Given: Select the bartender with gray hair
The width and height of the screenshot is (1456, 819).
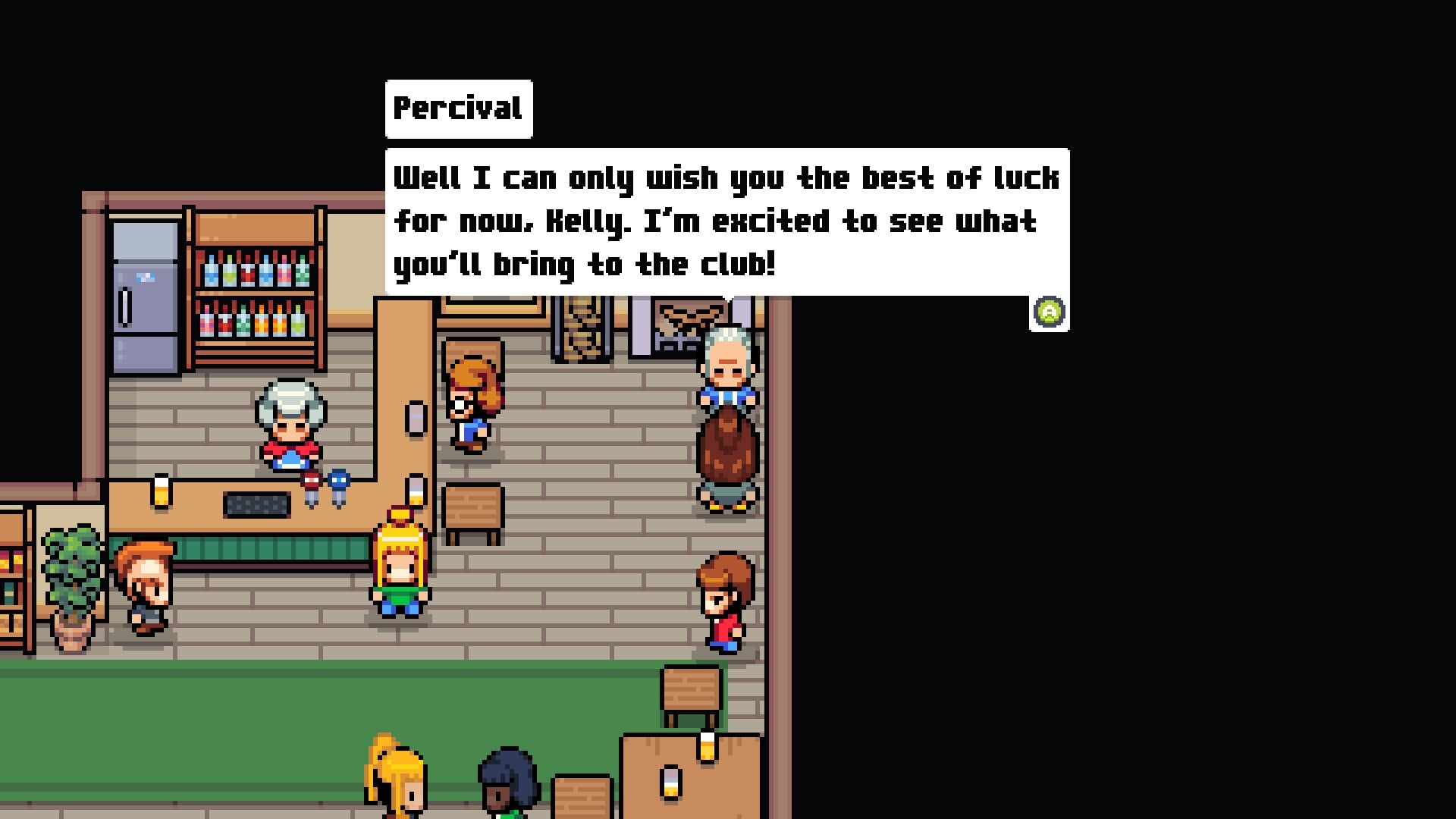Looking at the screenshot, I should (287, 432).
